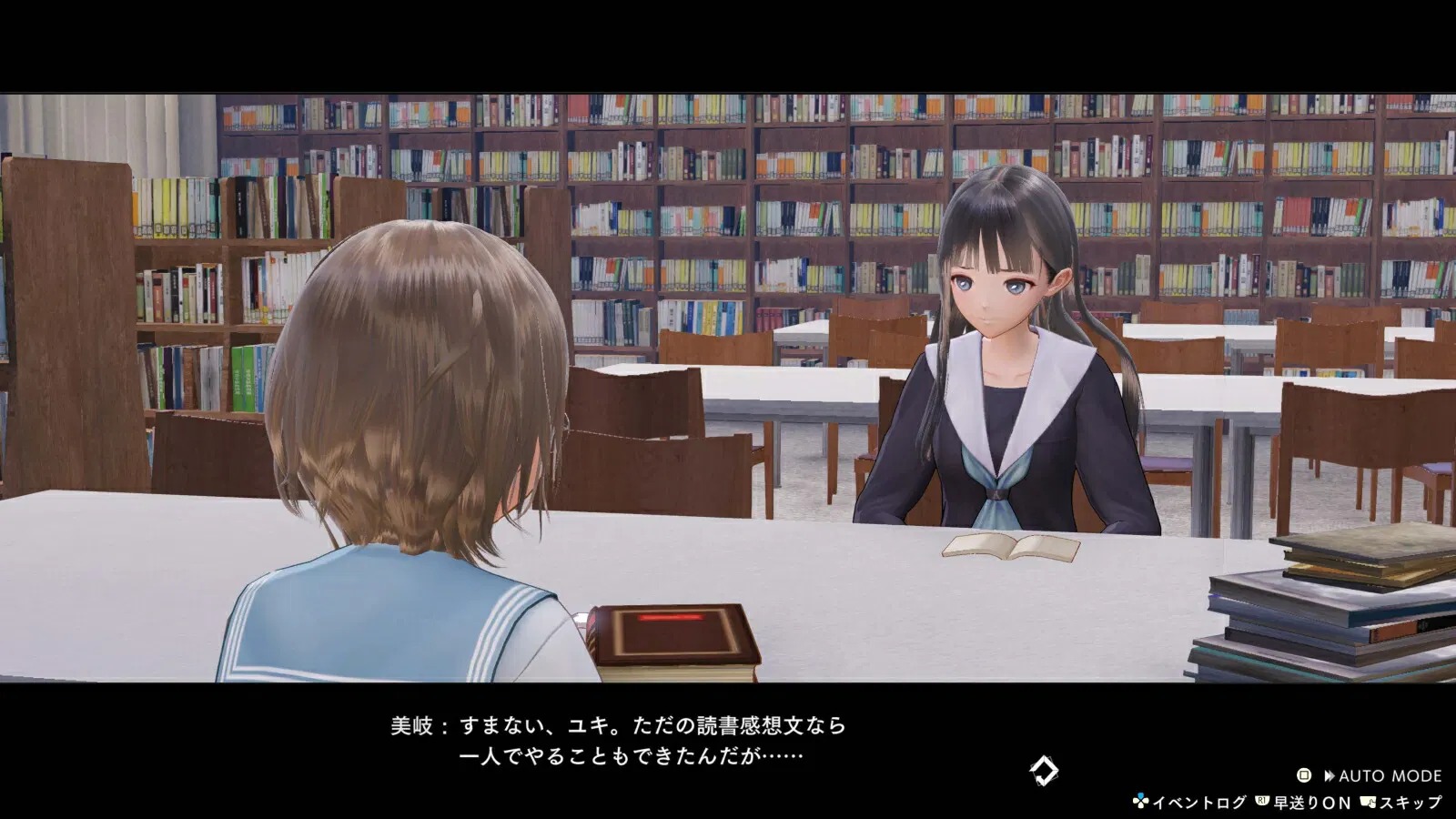Click the square-button icon beside AUTO MODE
The image size is (1456, 819).
1303,775
